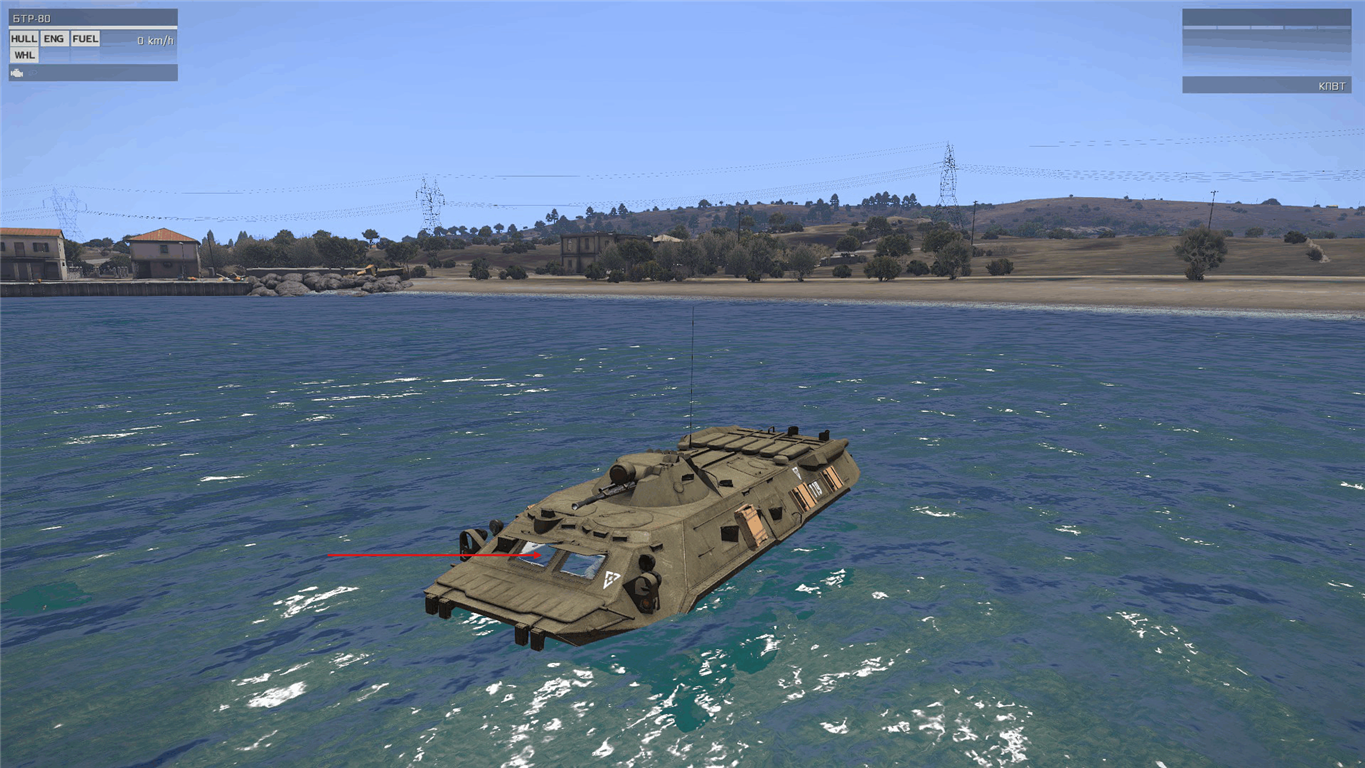Image resolution: width=1365 pixels, height=768 pixels.
Task: Select the ENG engine status box
Action: point(54,39)
